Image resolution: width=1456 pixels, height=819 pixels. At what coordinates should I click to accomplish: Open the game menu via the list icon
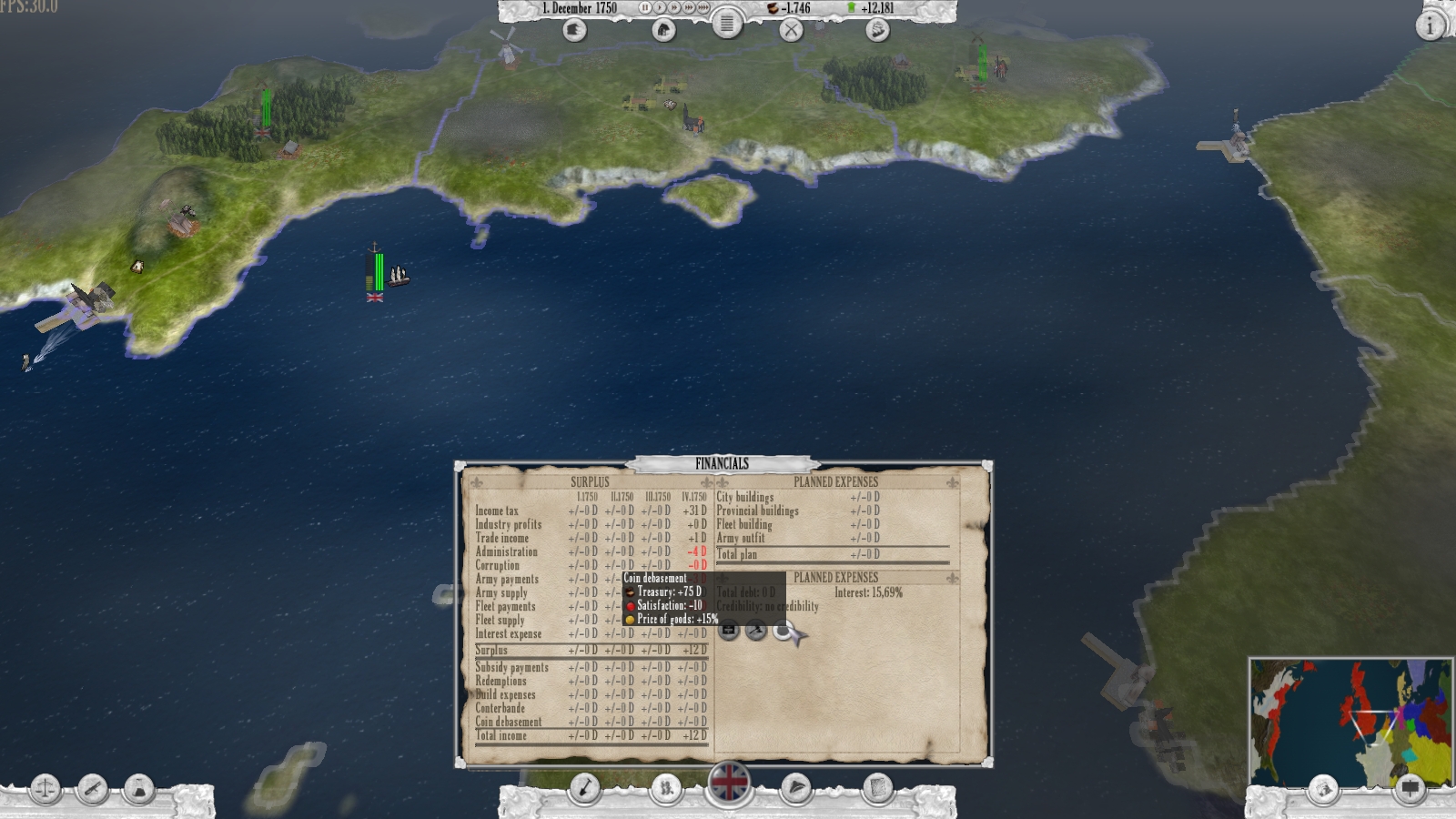(726, 27)
